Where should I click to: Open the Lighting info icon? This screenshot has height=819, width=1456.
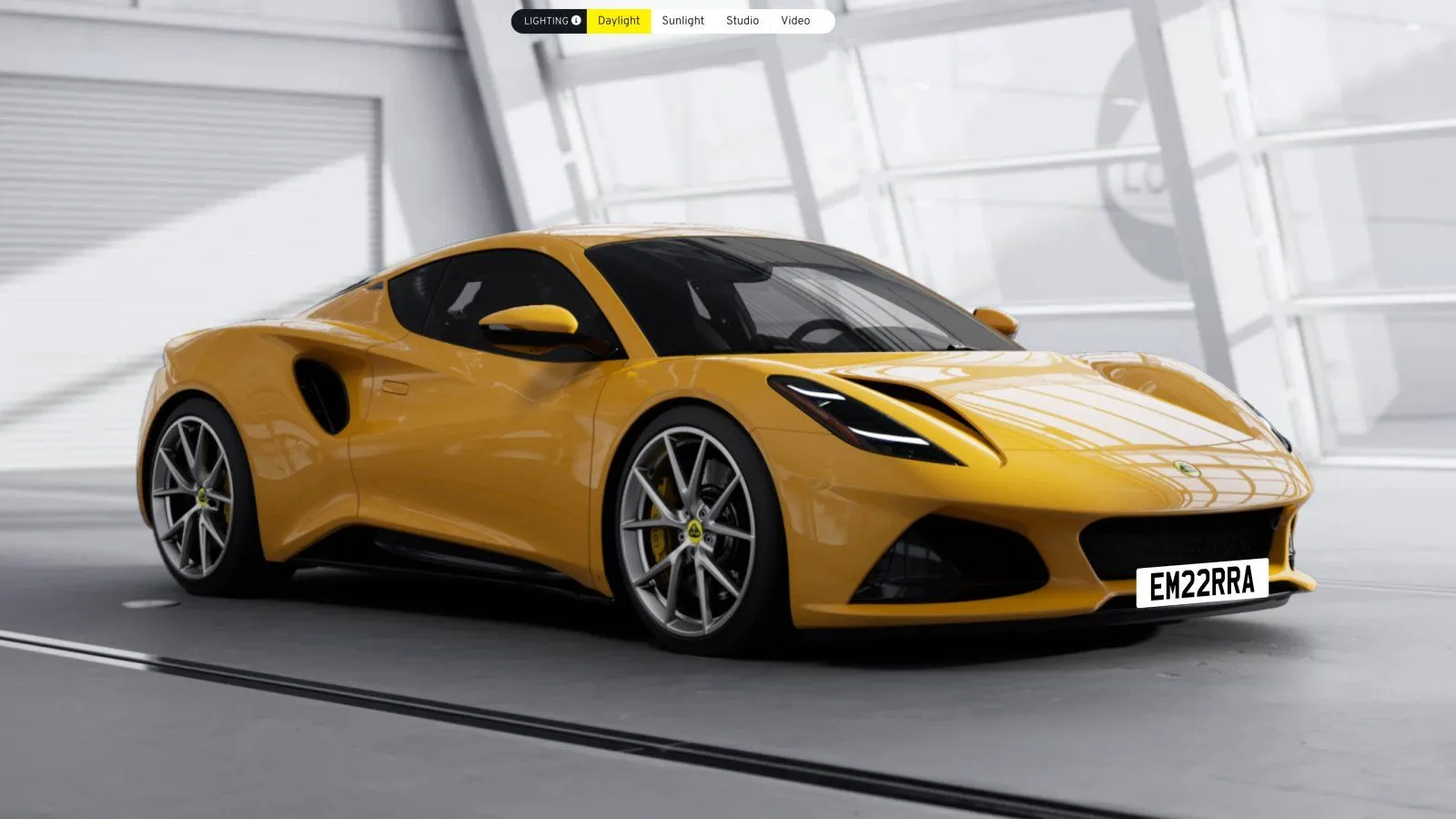pos(576,21)
